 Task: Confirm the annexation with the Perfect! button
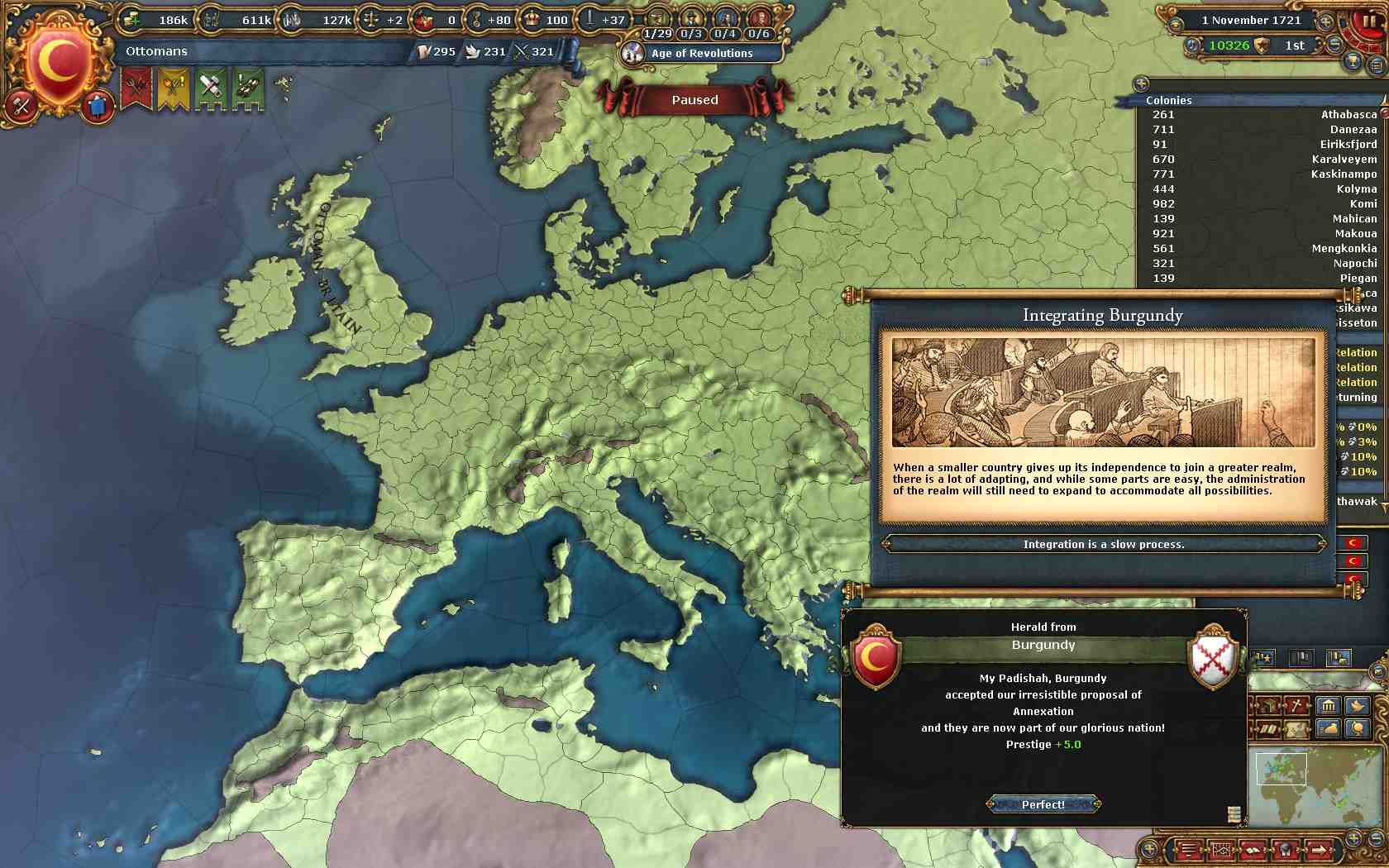1043,804
